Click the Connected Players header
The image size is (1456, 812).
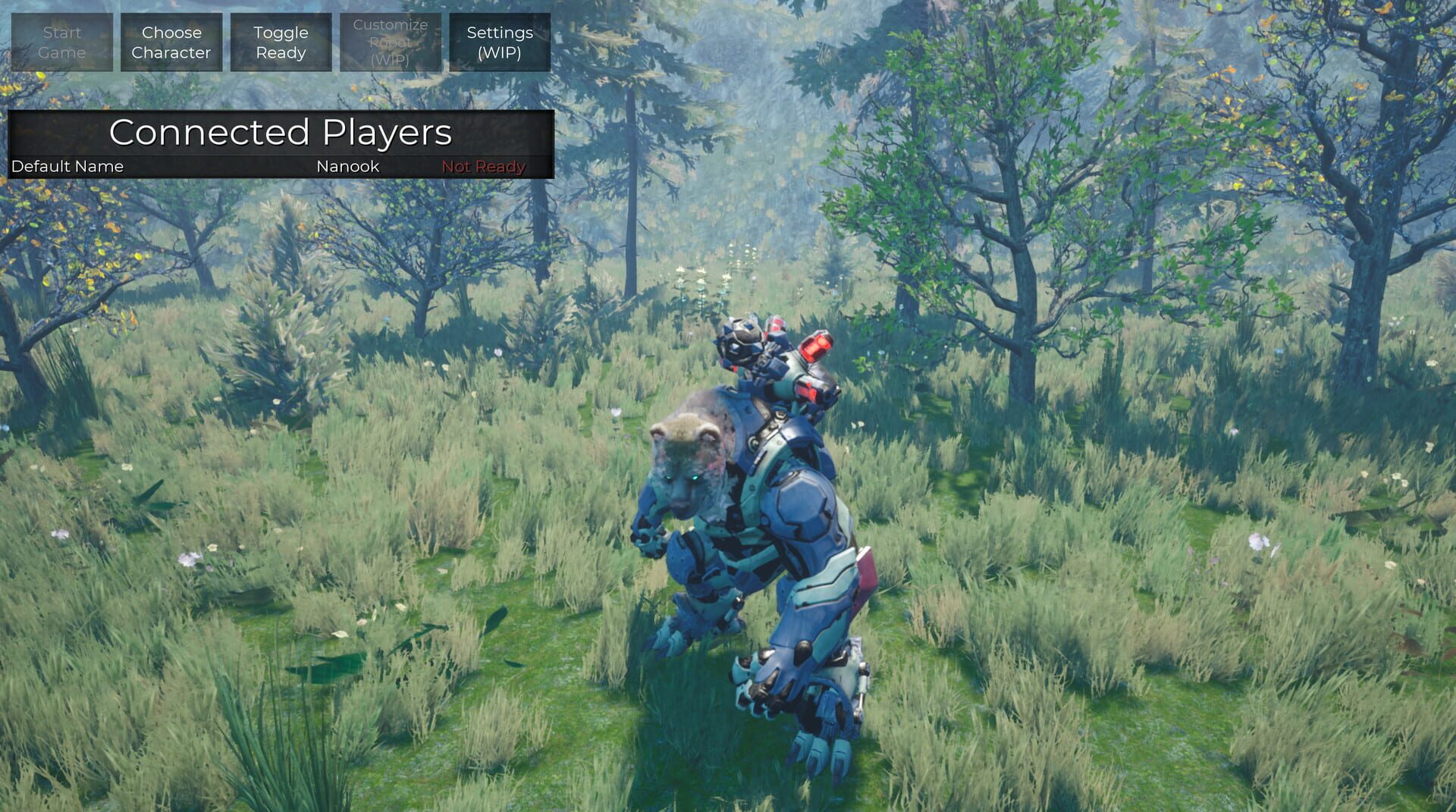[x=281, y=133]
